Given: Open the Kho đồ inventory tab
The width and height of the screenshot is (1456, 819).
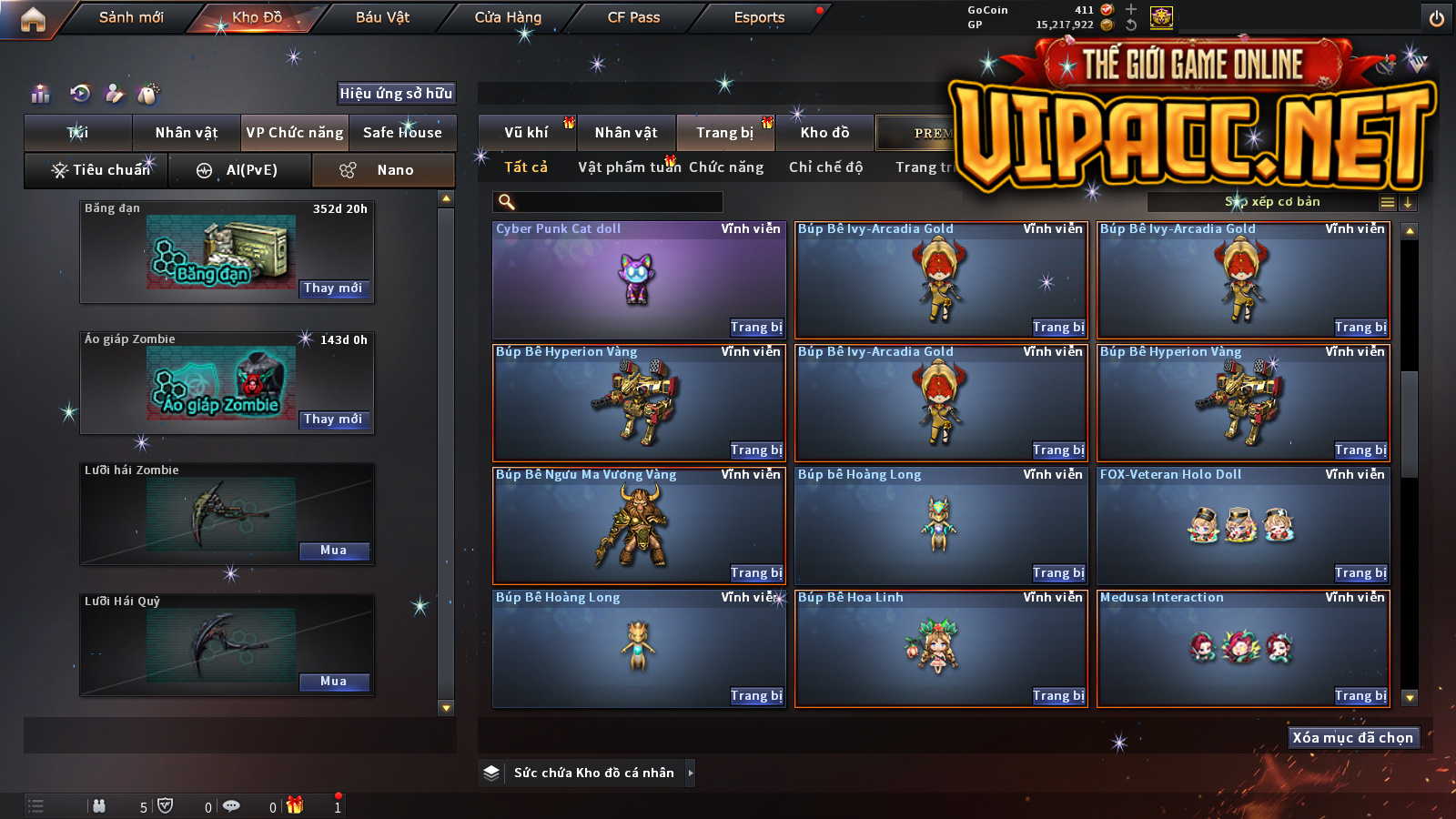Looking at the screenshot, I should tap(824, 133).
